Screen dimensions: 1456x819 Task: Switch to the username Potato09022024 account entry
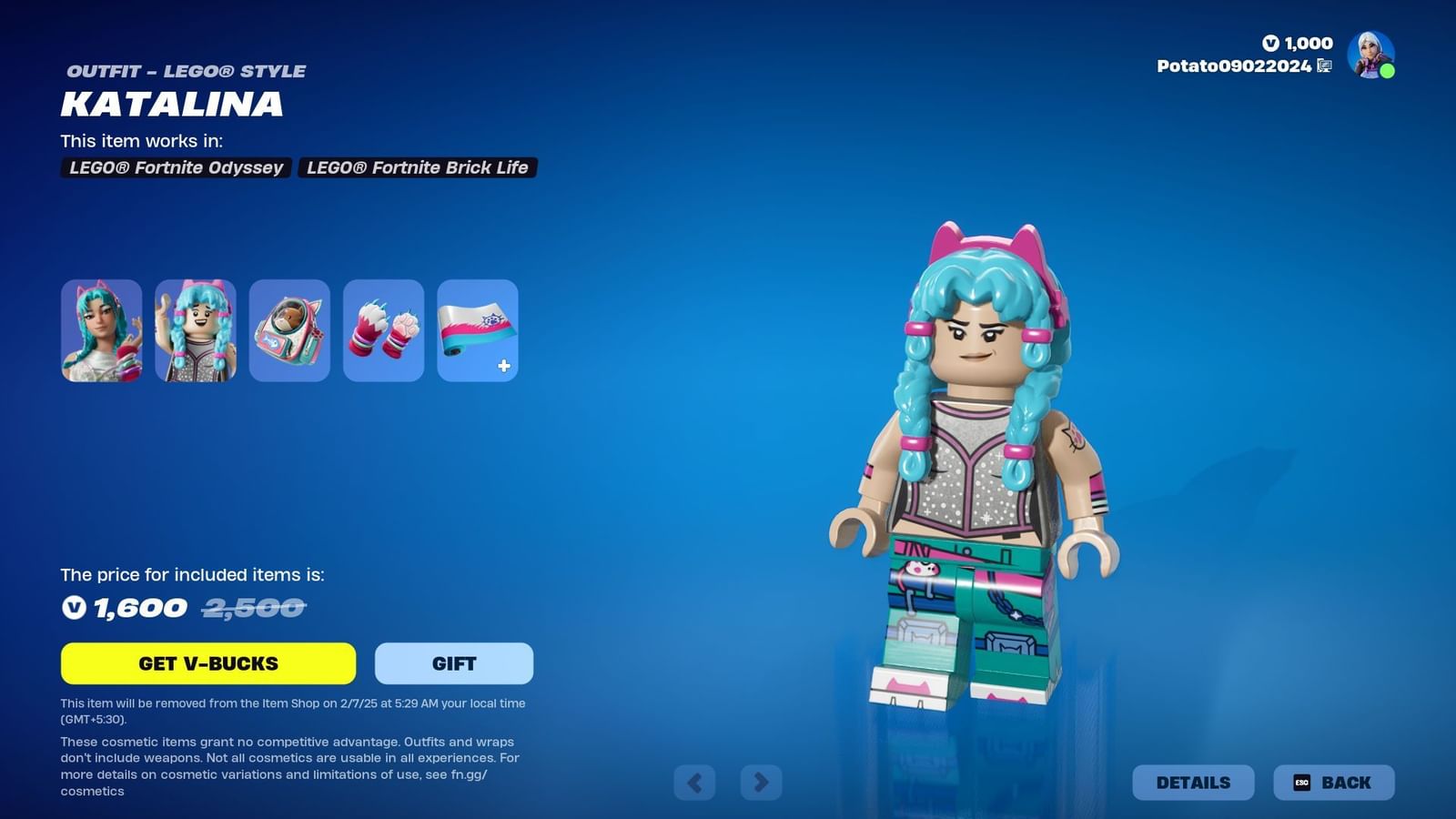tap(1235, 66)
